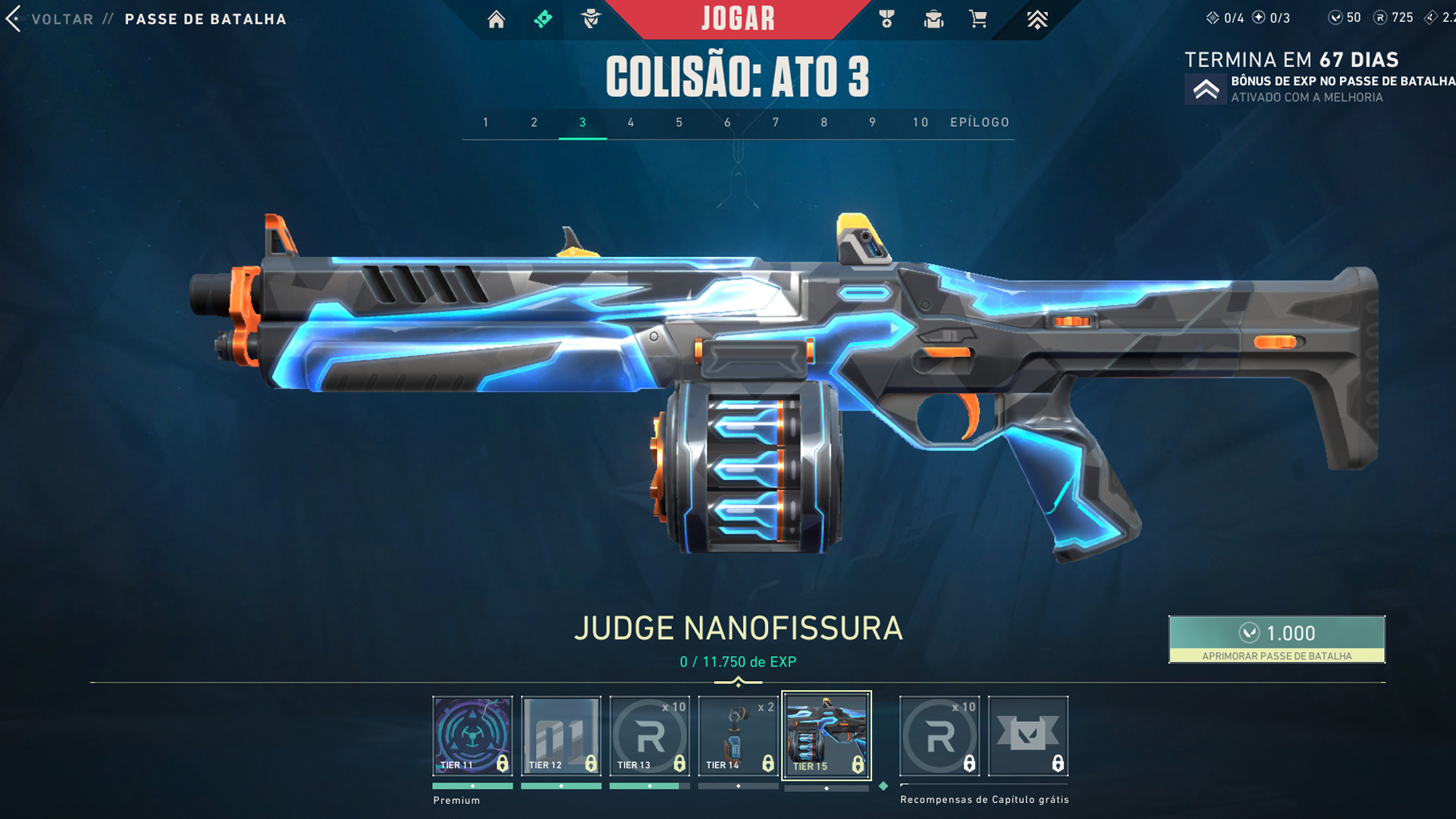Select chapter 7 tab
The width and height of the screenshot is (1456, 819).
776,122
